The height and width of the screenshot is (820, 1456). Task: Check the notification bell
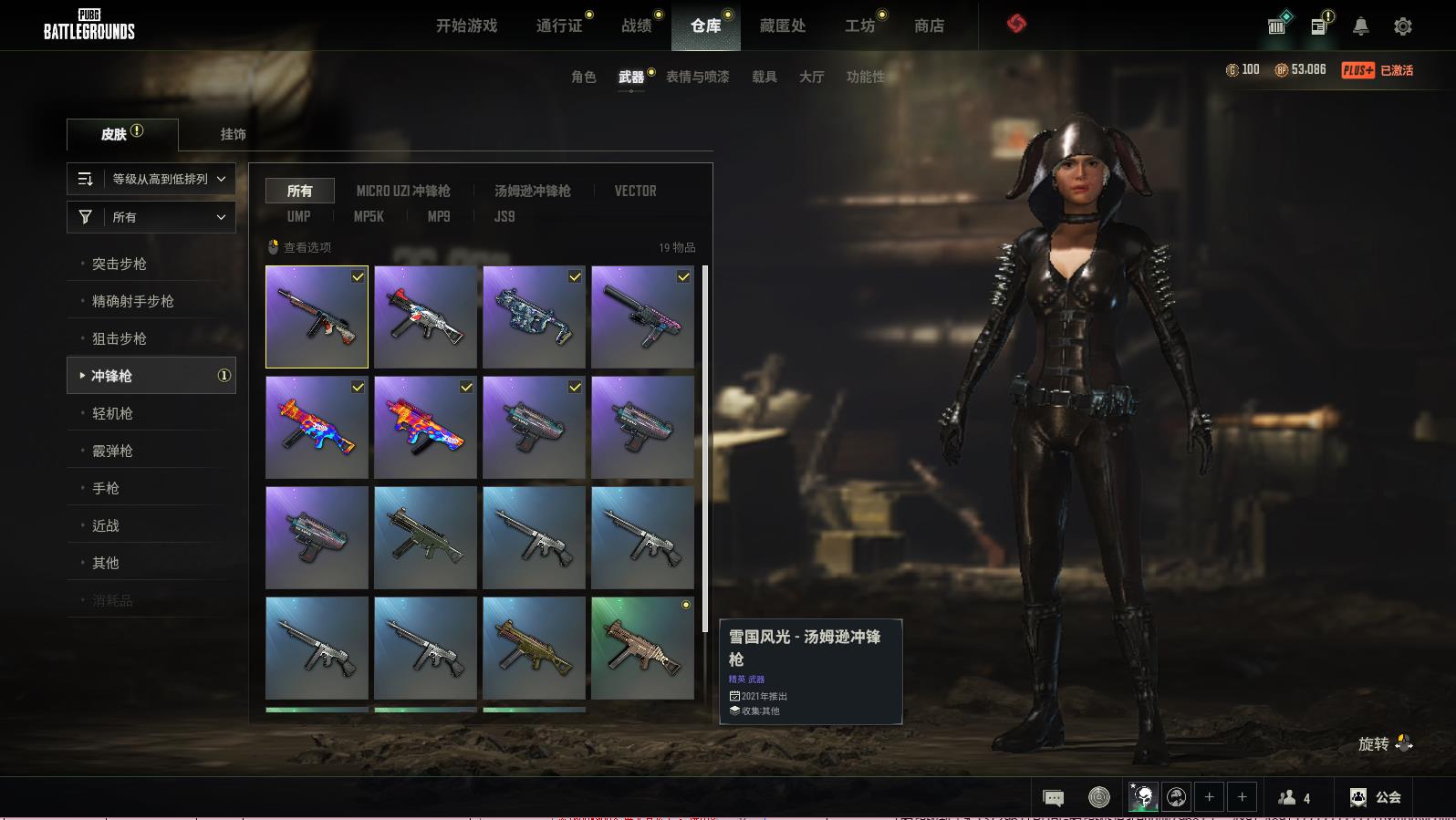(1360, 26)
